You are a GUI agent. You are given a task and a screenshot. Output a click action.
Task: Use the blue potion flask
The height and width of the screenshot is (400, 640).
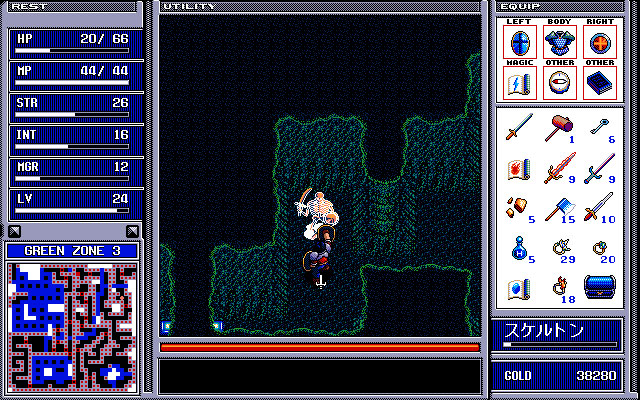coord(518,247)
